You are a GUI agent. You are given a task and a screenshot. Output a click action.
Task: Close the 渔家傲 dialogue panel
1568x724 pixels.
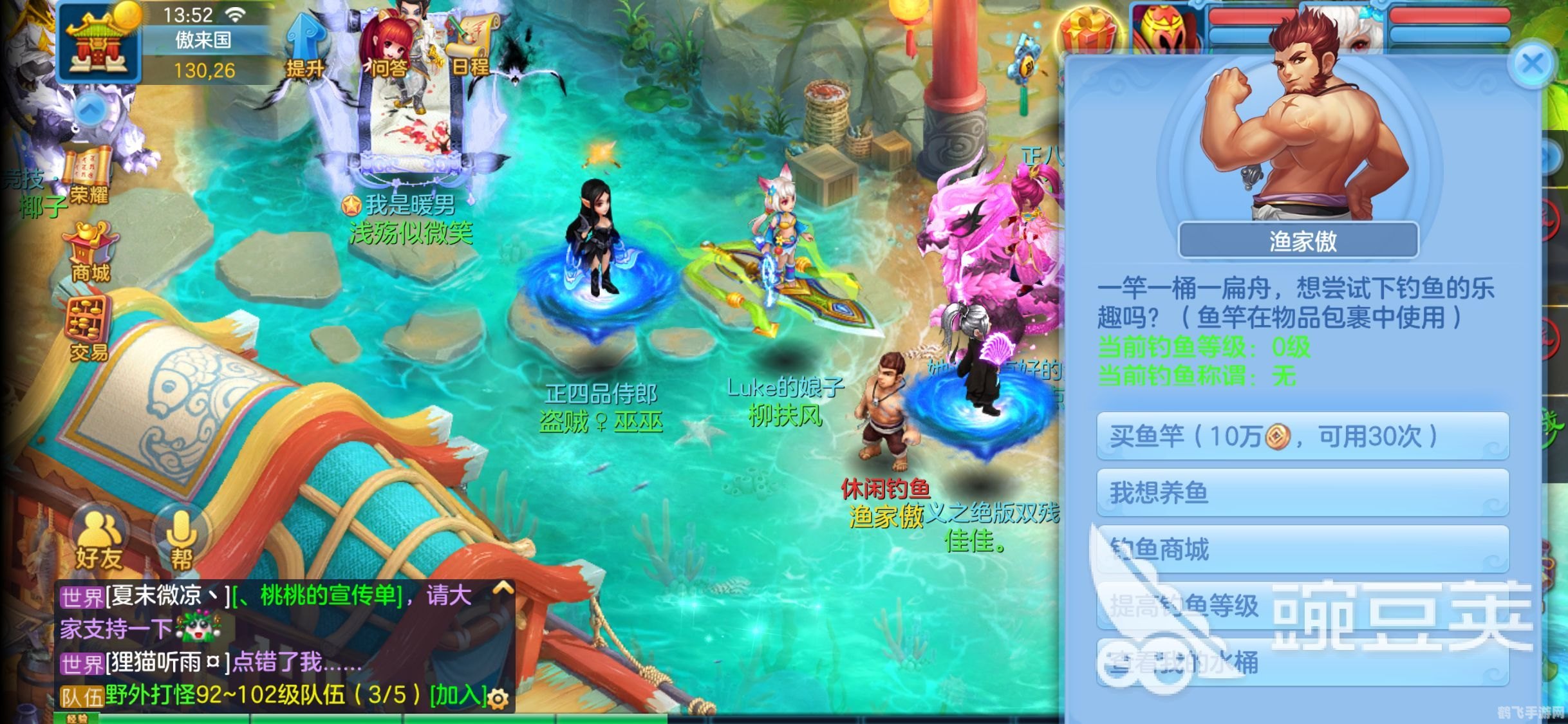pos(1533,65)
